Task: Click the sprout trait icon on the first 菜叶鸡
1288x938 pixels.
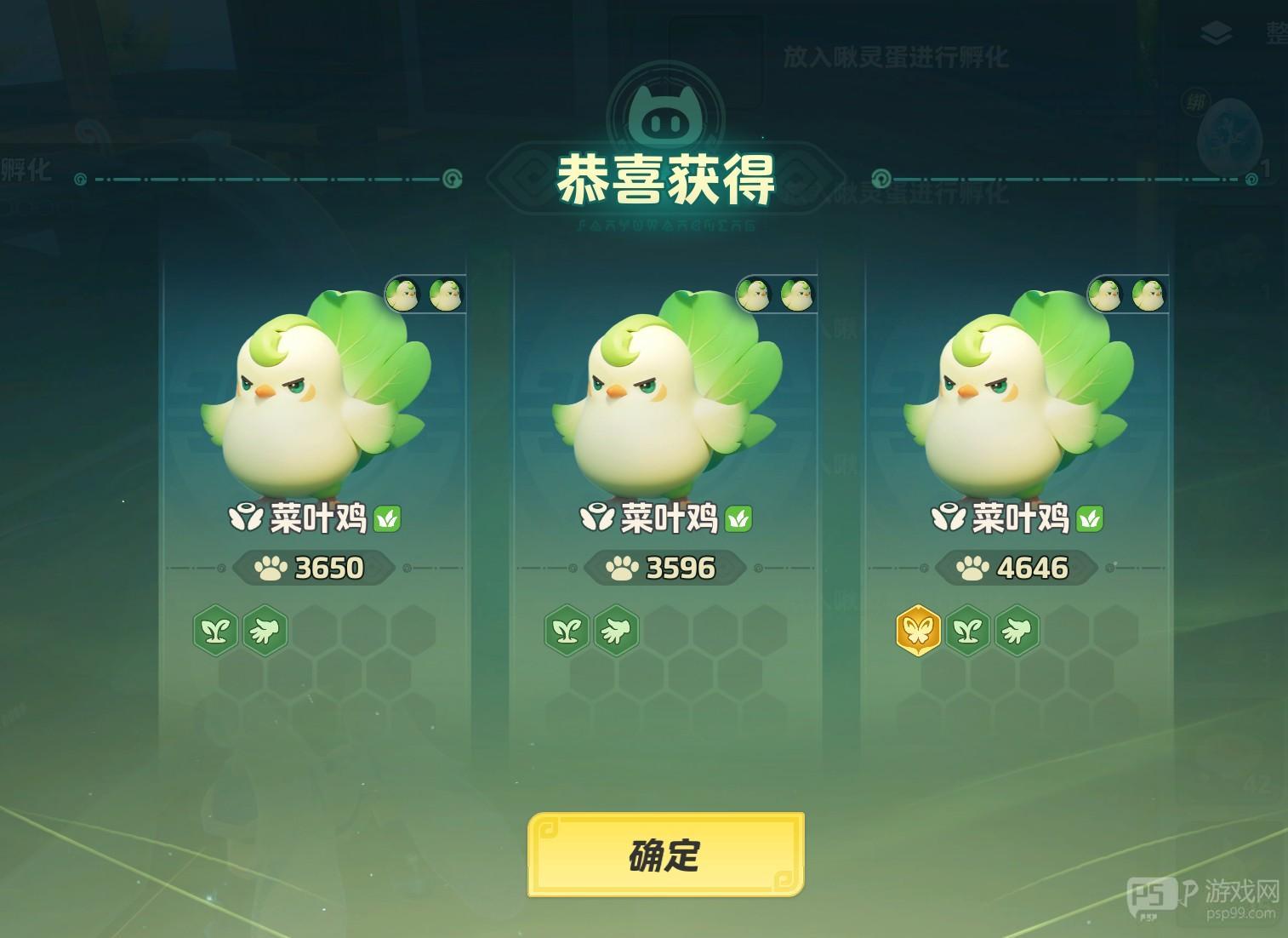Action: [215, 631]
